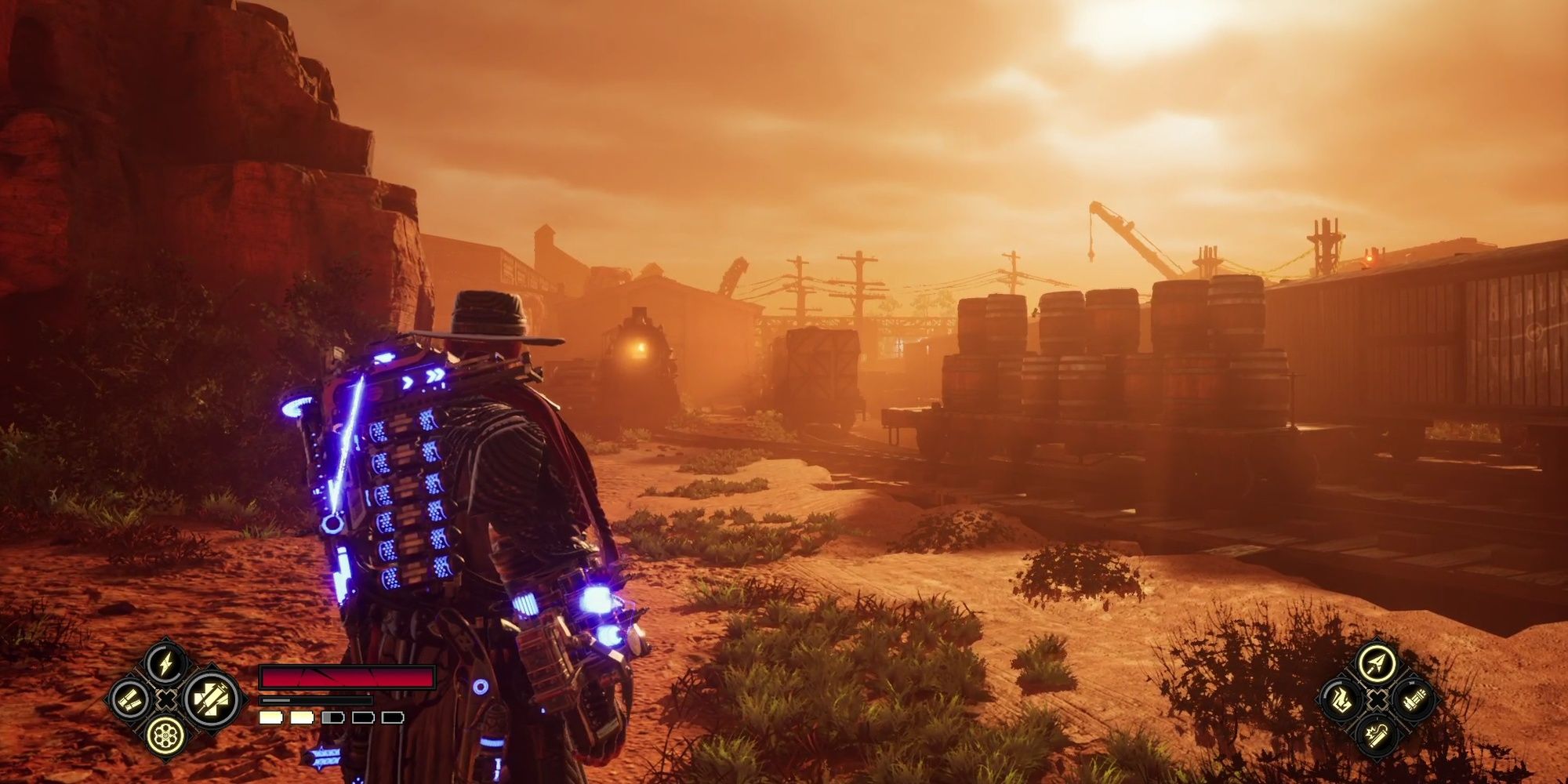Click the flaming gauntlet ability icon
Image resolution: width=1568 pixels, height=784 pixels.
pos(1341,700)
